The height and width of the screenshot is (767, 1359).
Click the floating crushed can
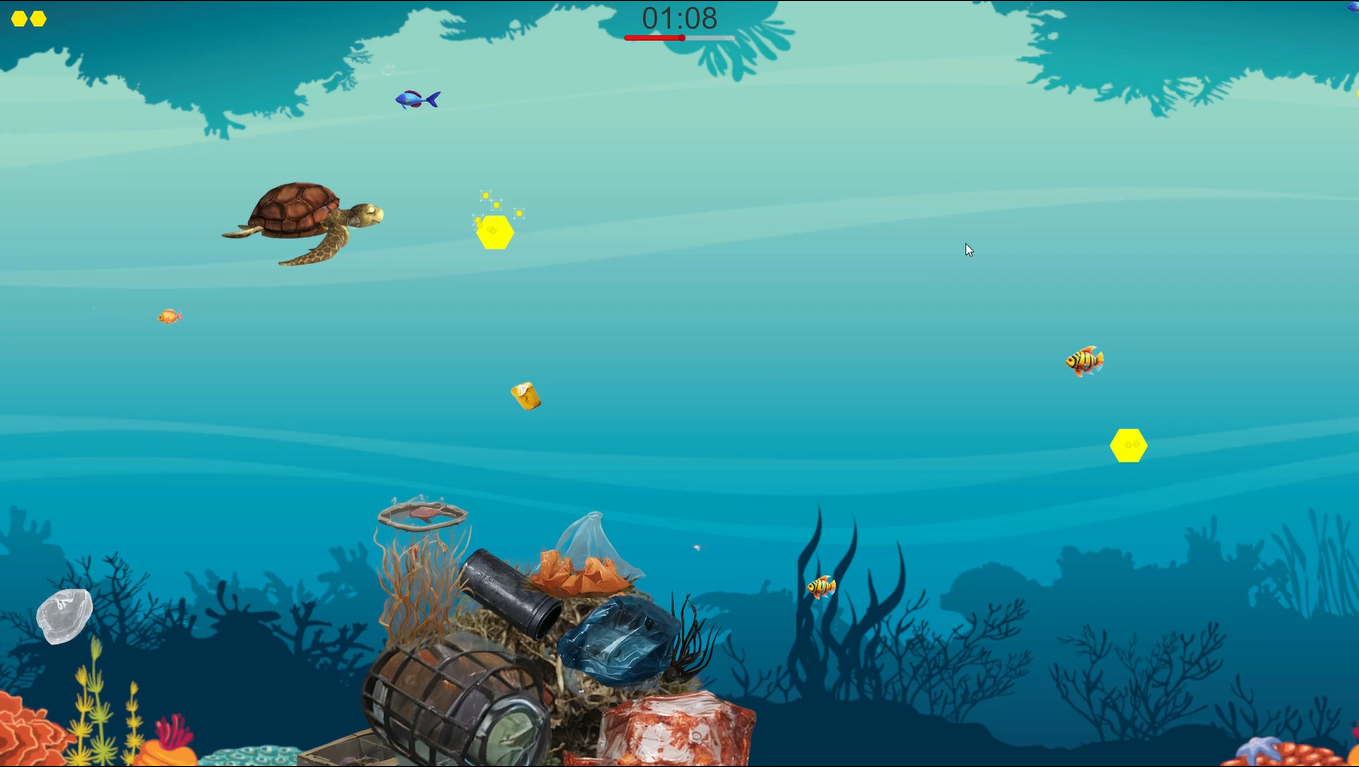coord(526,396)
